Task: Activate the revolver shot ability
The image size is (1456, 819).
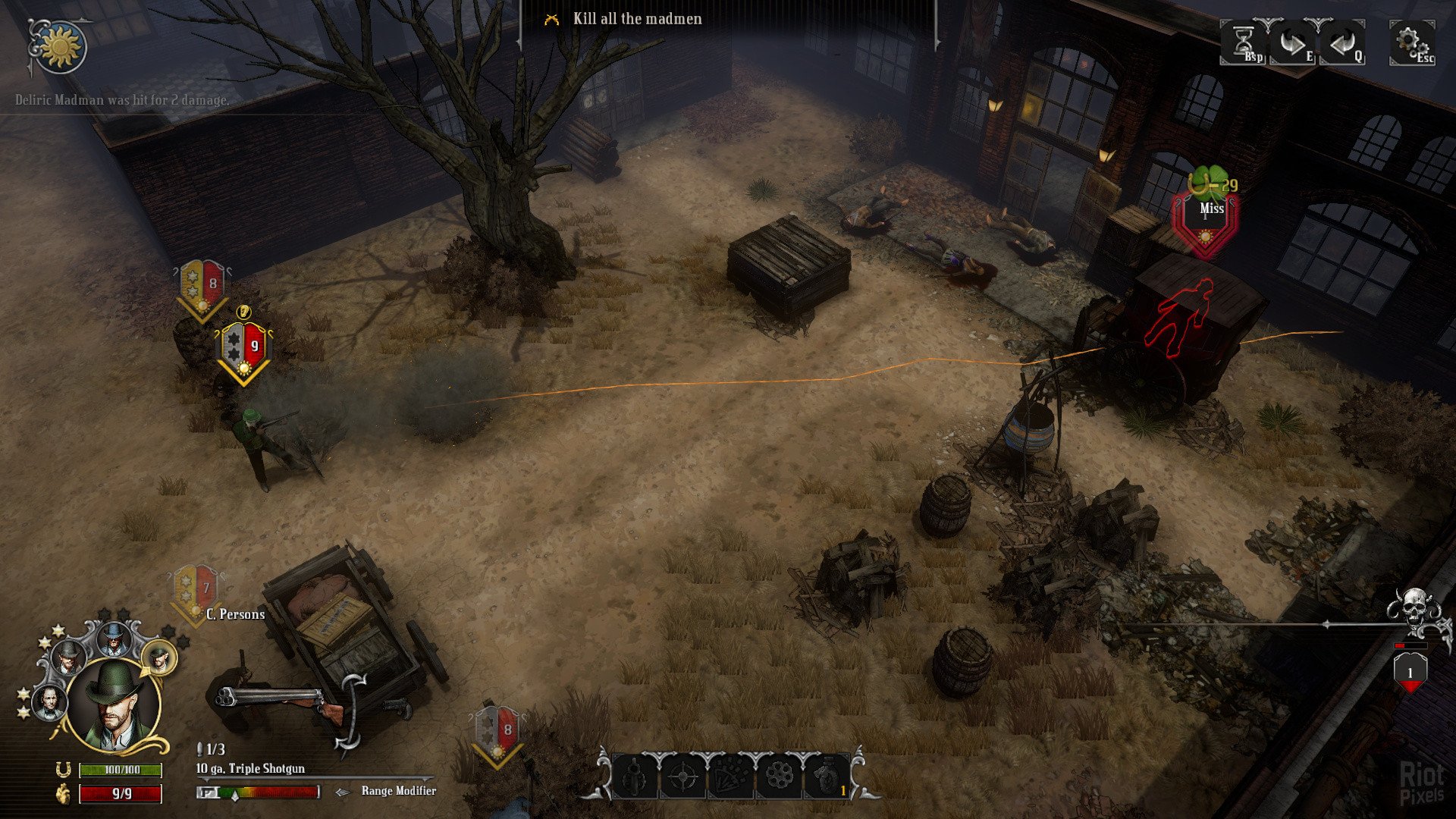Action: [635, 777]
